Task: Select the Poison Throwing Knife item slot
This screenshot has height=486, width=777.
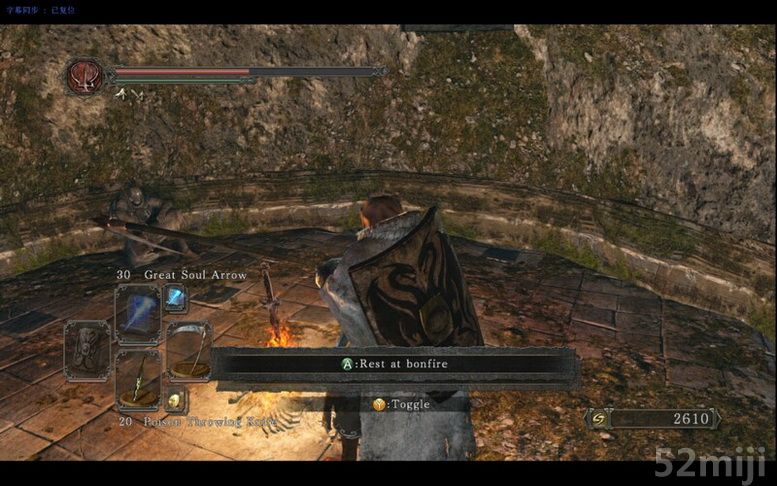Action: (138, 381)
